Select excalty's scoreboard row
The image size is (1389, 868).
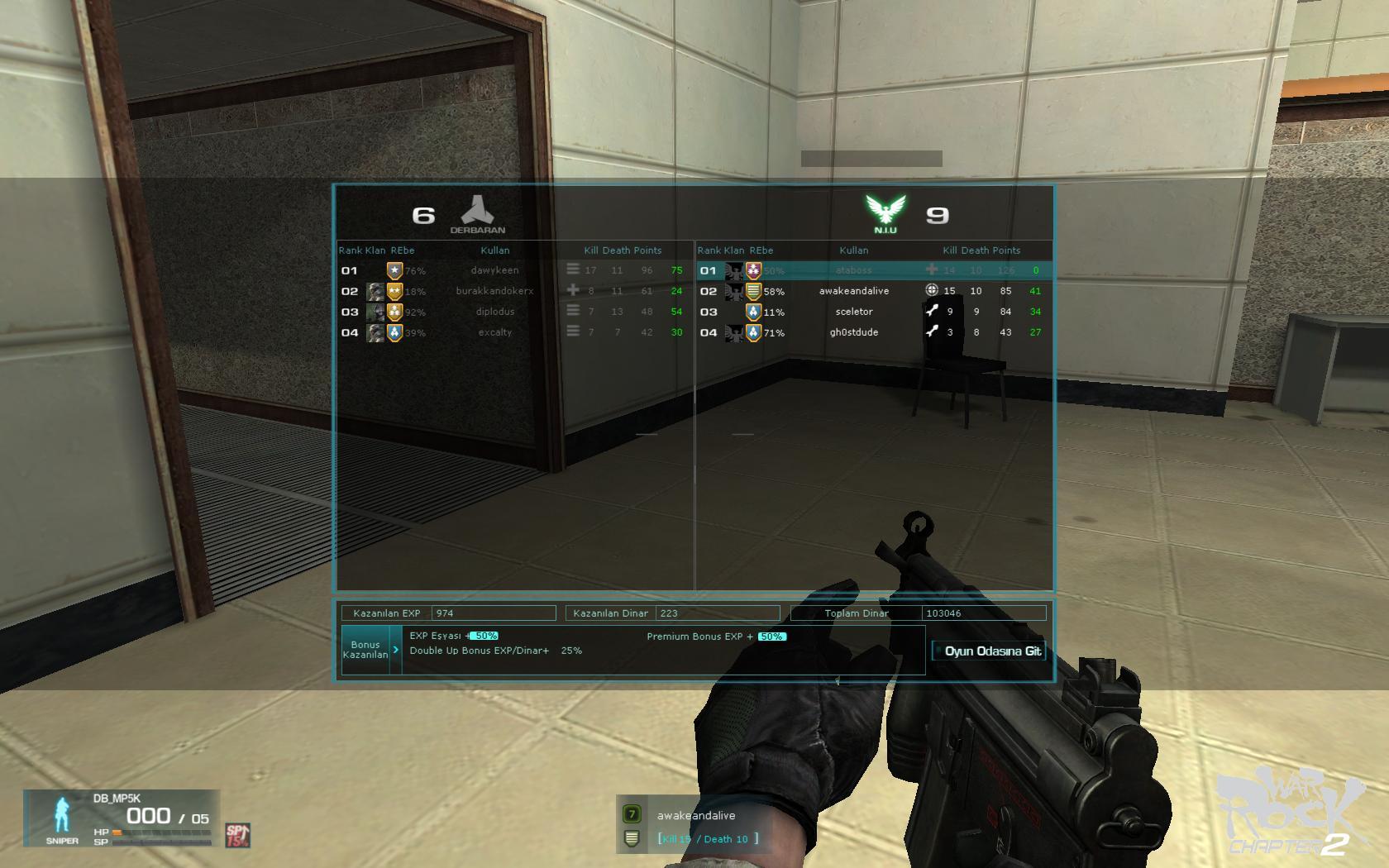pos(495,332)
